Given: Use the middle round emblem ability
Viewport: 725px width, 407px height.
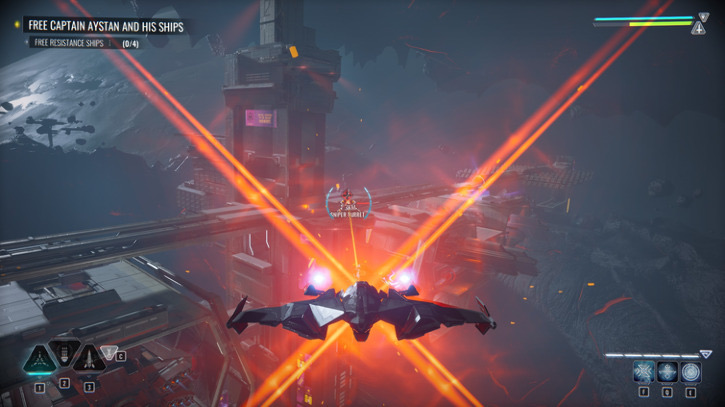Looking at the screenshot, I should [667, 372].
